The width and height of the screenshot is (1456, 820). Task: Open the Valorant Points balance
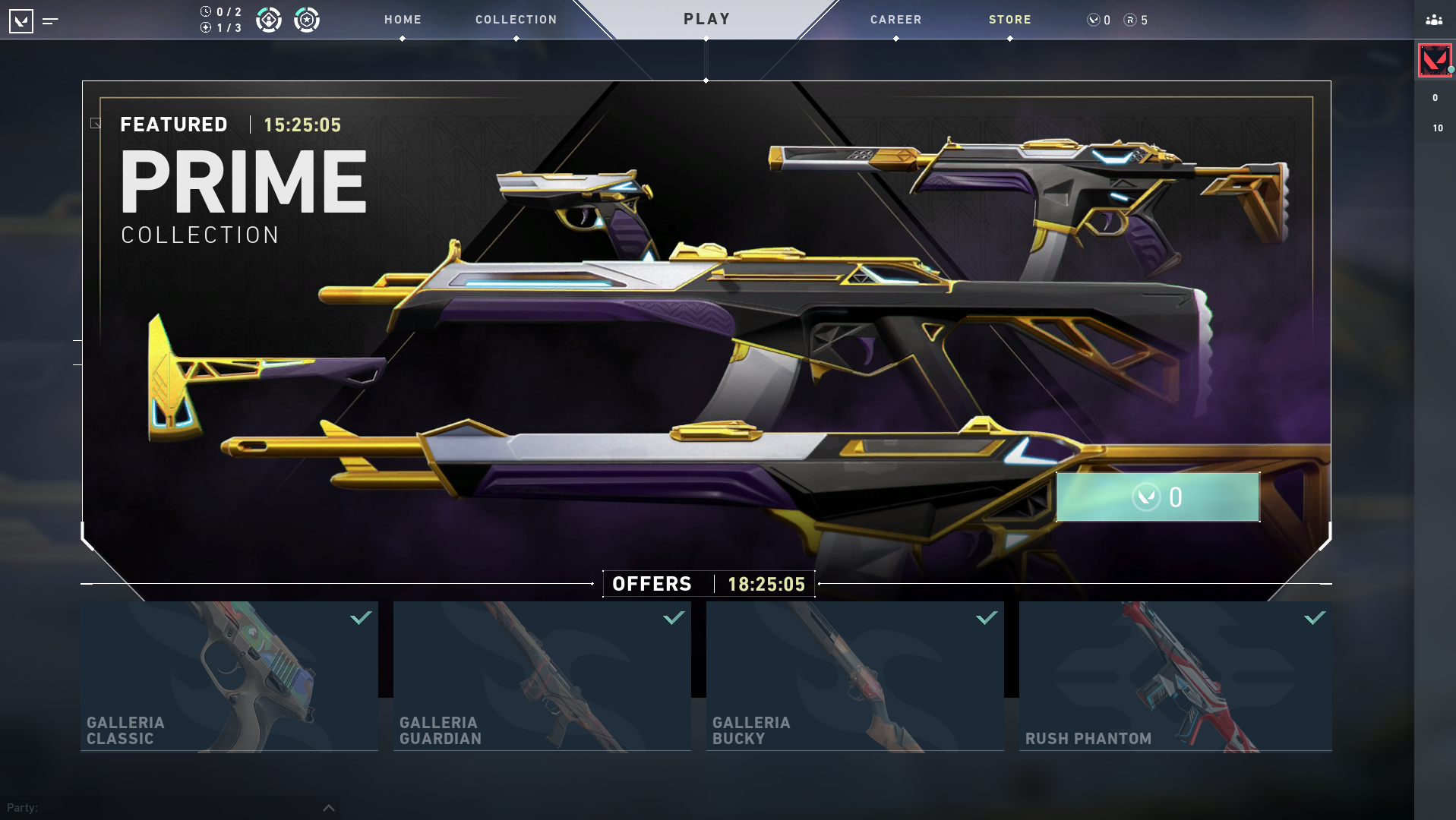(x=1099, y=20)
